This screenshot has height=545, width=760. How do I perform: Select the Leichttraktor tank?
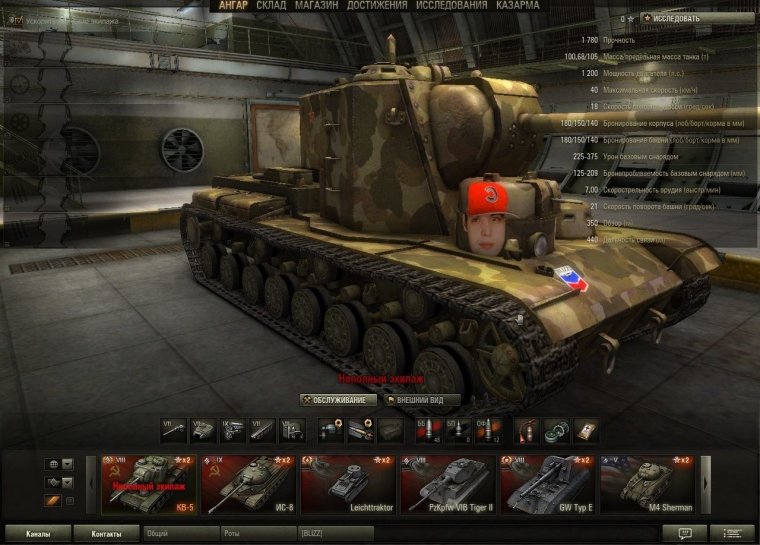tap(347, 484)
